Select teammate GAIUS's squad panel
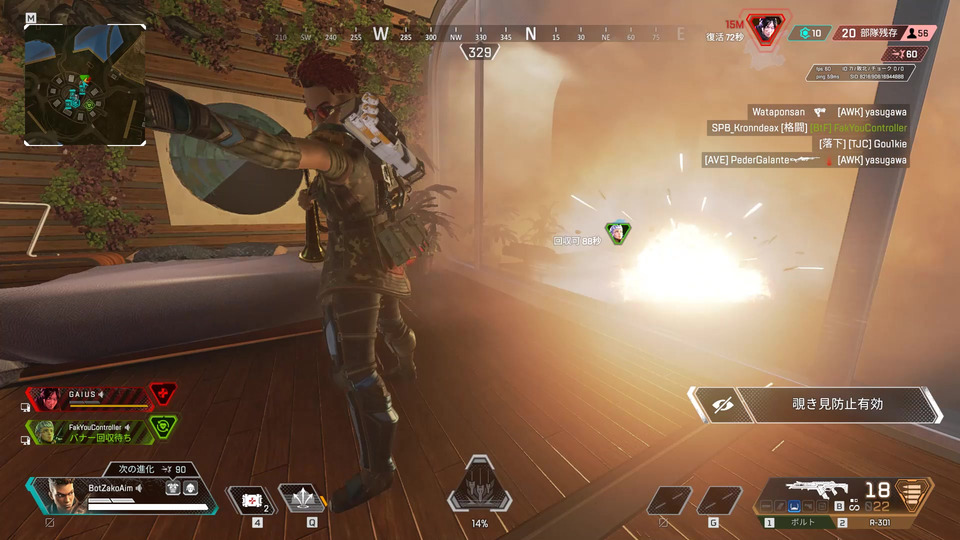Screen dimensions: 960x540 (90, 398)
